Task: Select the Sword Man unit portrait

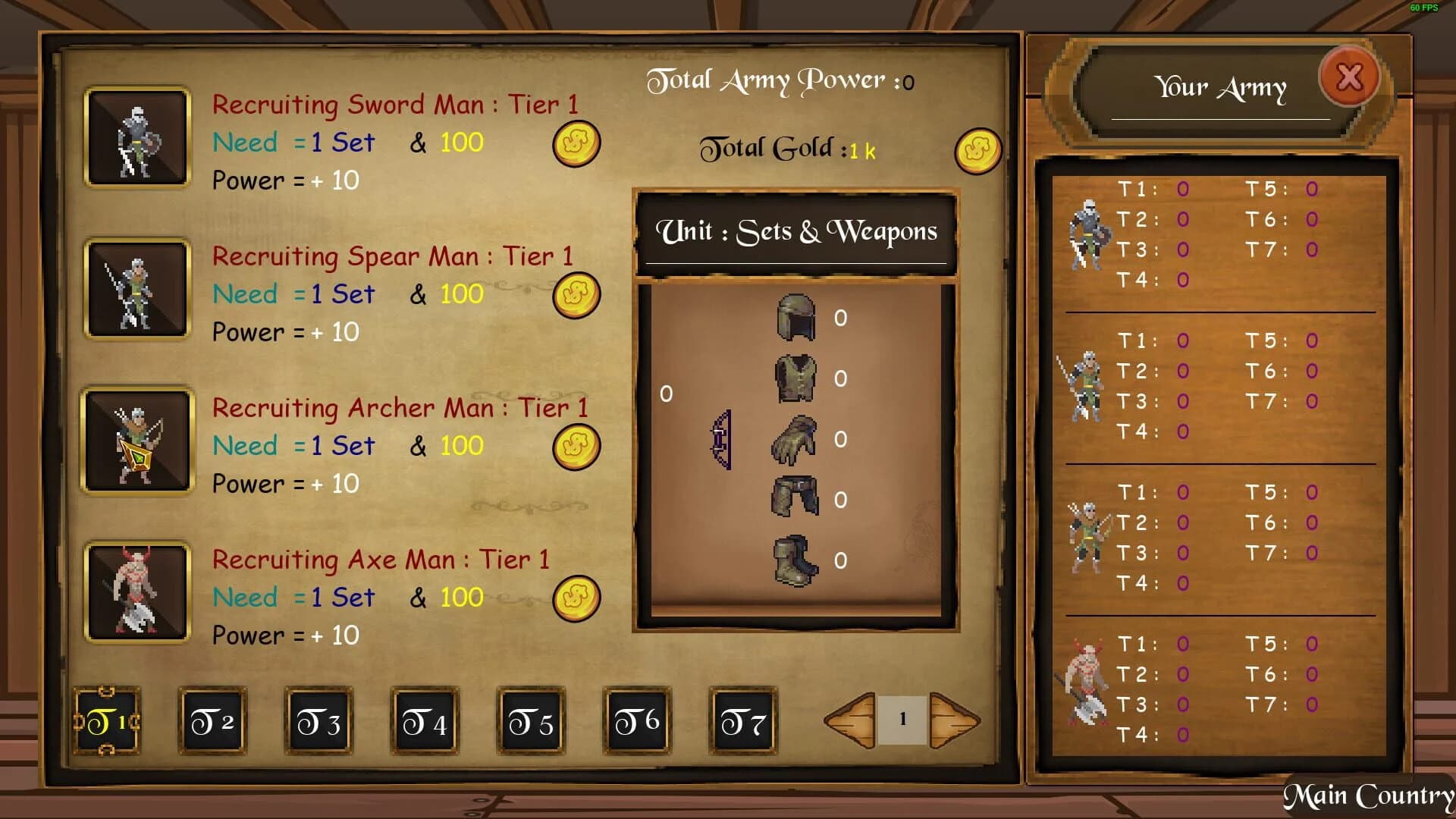Action: tap(136, 139)
